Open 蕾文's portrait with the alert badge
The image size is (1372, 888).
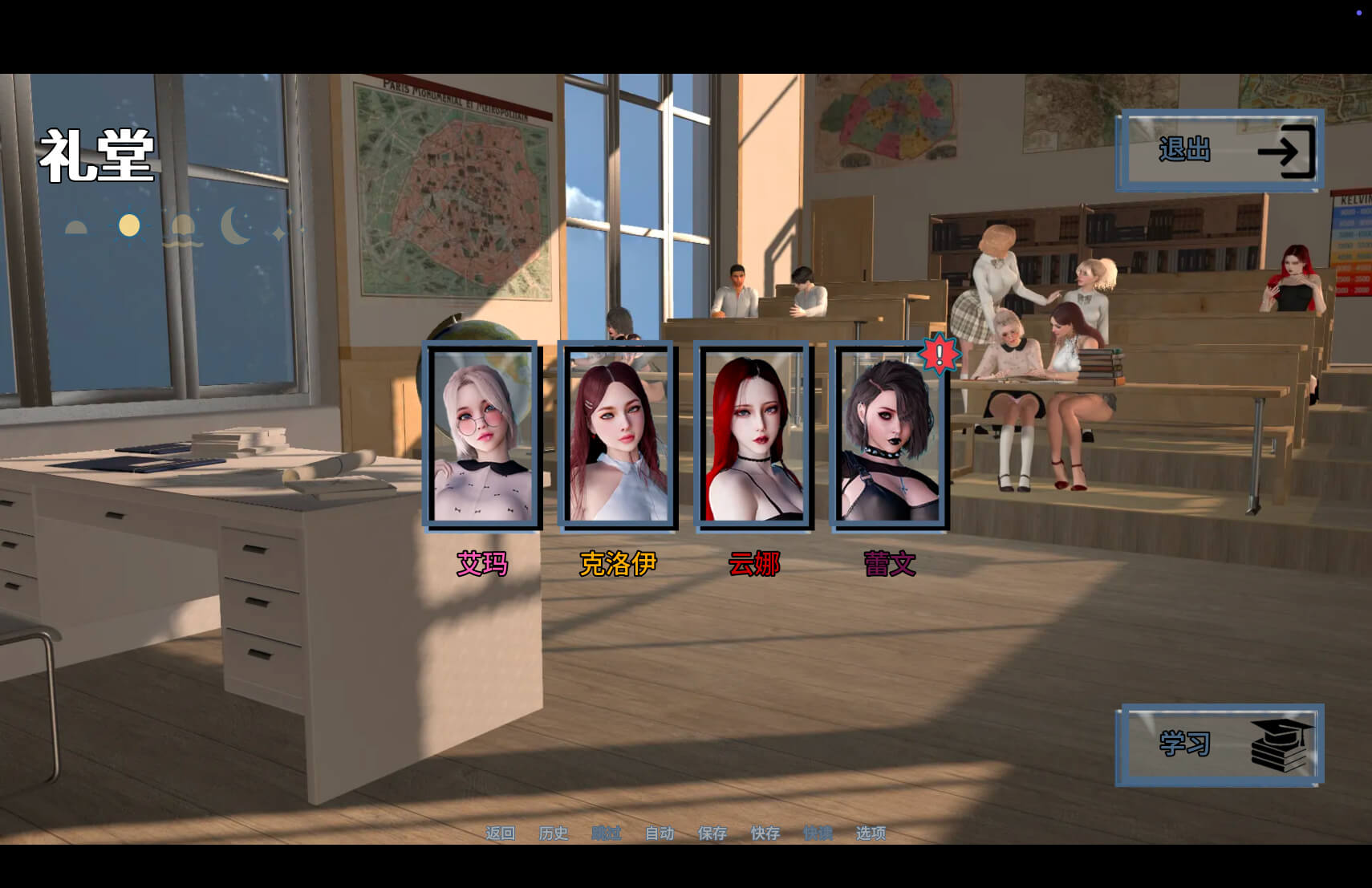point(889,436)
